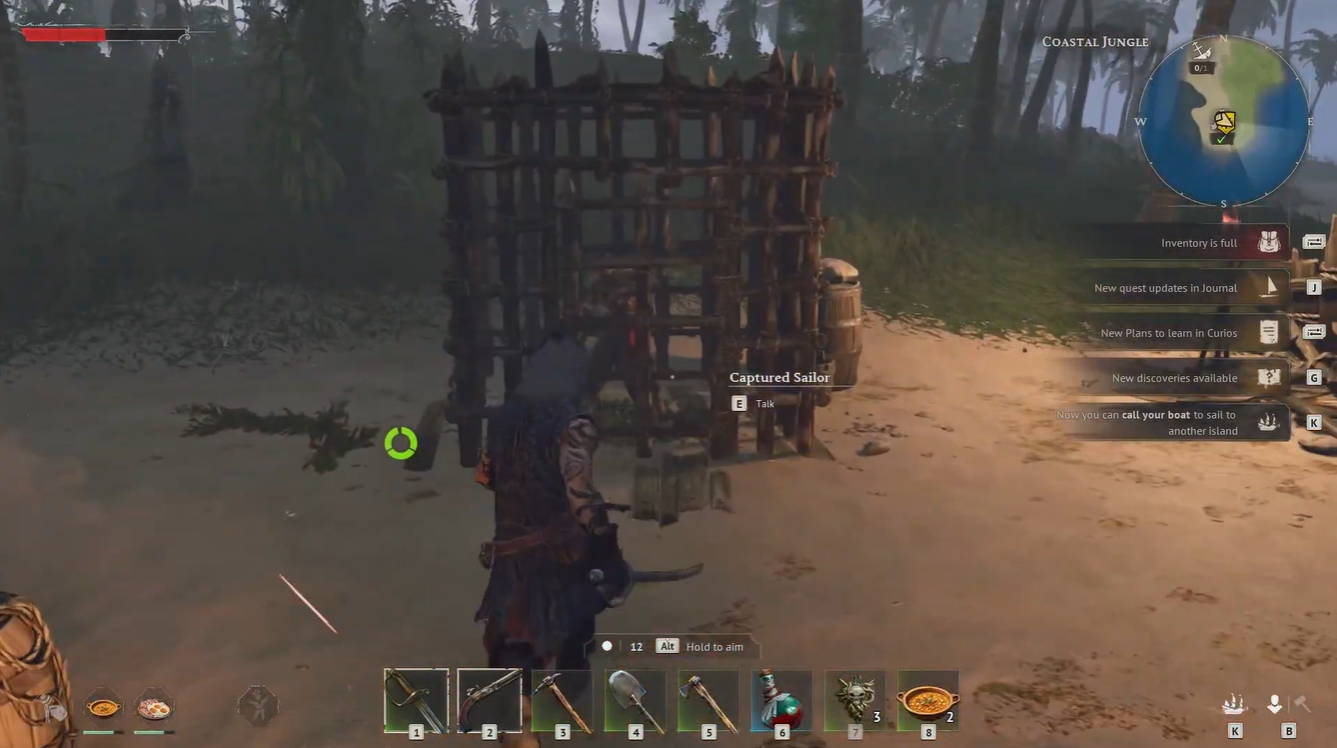This screenshot has height=748, width=1337.
Task: Click the backpack icon on the inventory notification
Action: click(1268, 241)
